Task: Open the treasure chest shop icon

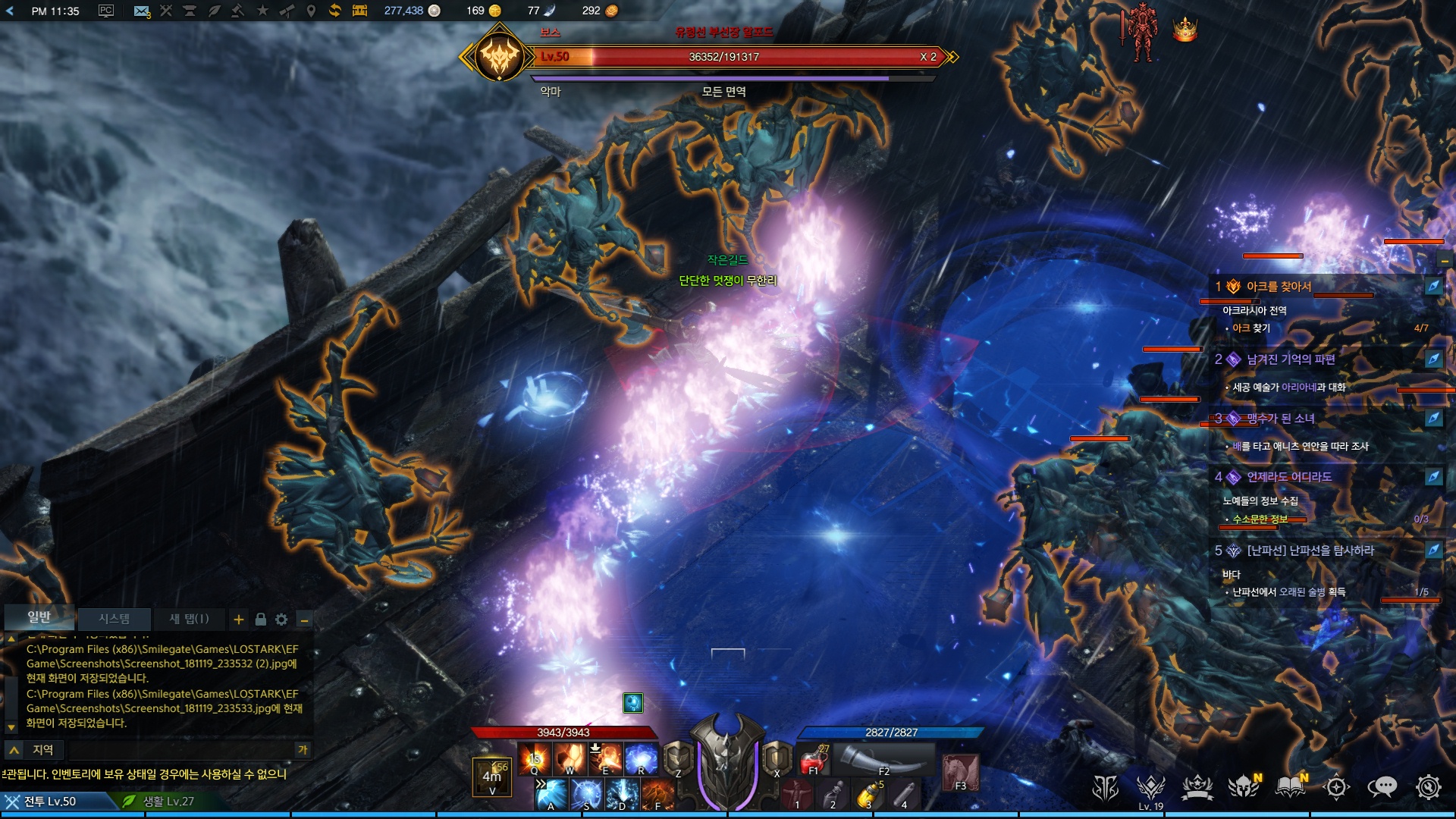Action: click(x=359, y=11)
